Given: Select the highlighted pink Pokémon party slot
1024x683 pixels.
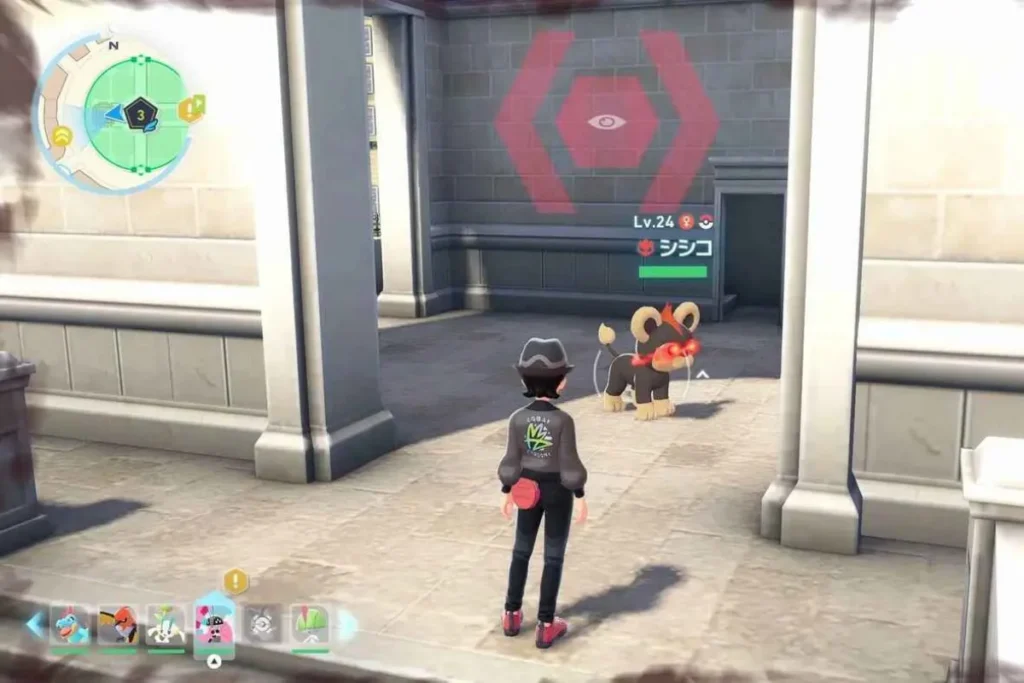Looking at the screenshot, I should [214, 626].
